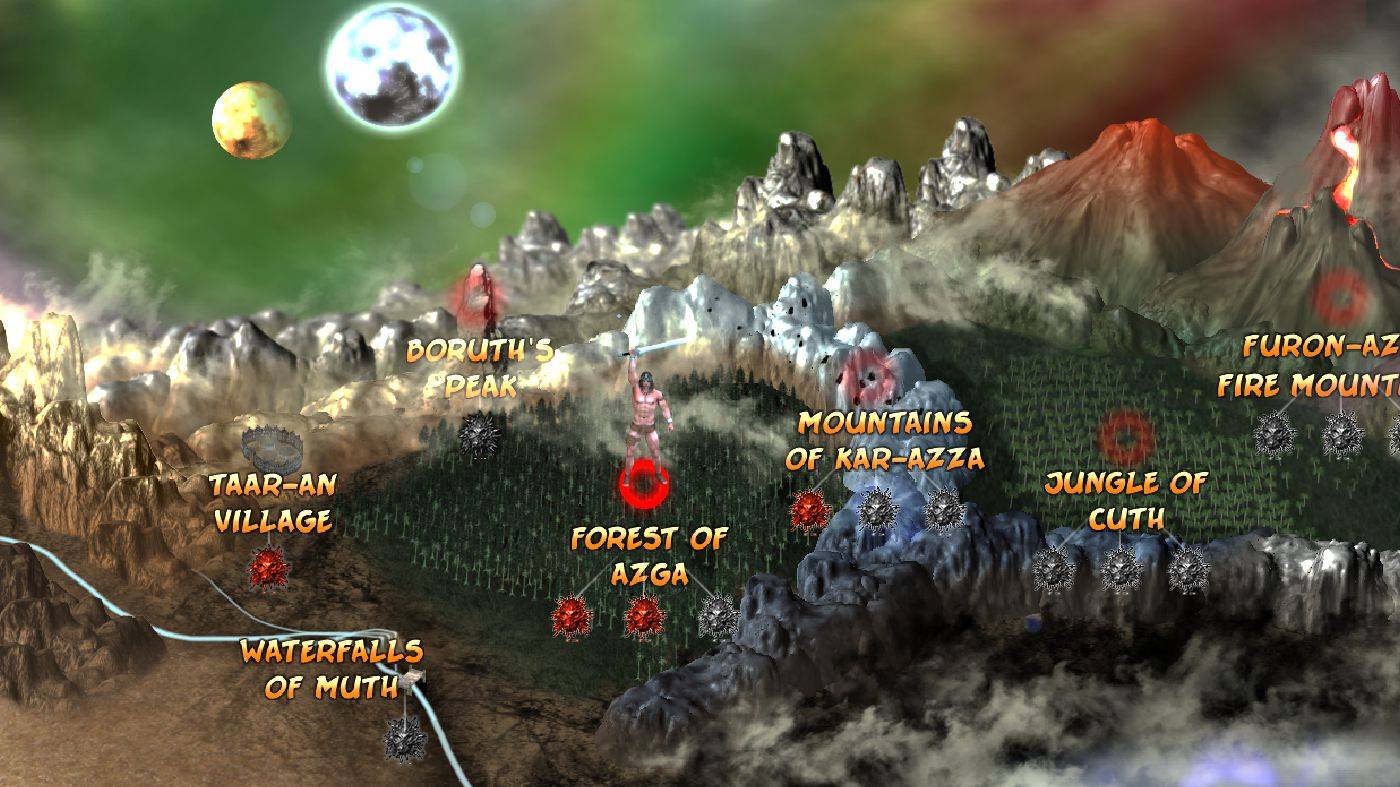The width and height of the screenshot is (1400, 787).
Task: Choose the Boruth's Peak silver skull medallion
Action: 478,434
